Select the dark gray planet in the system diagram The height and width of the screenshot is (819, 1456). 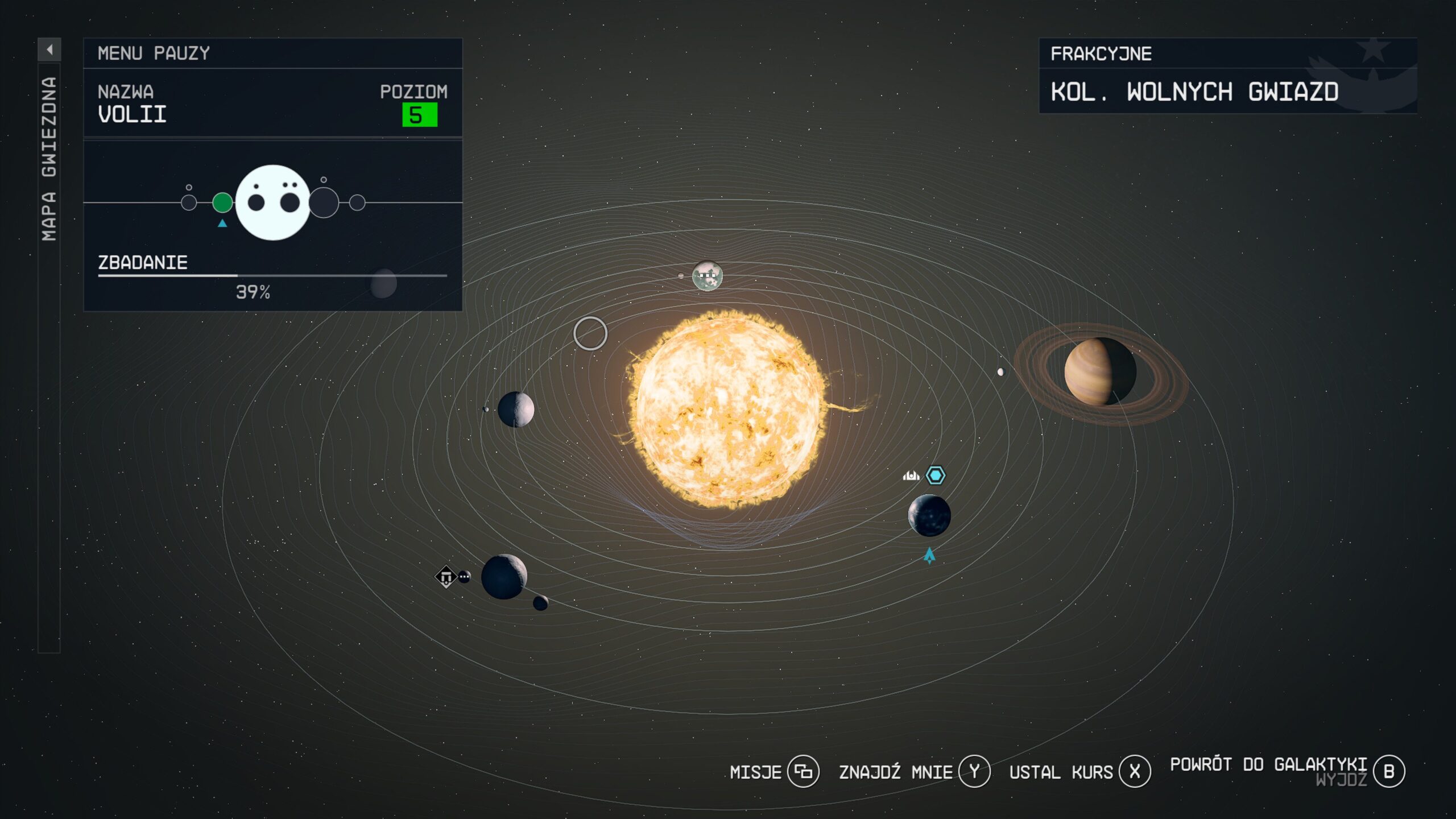click(x=324, y=203)
